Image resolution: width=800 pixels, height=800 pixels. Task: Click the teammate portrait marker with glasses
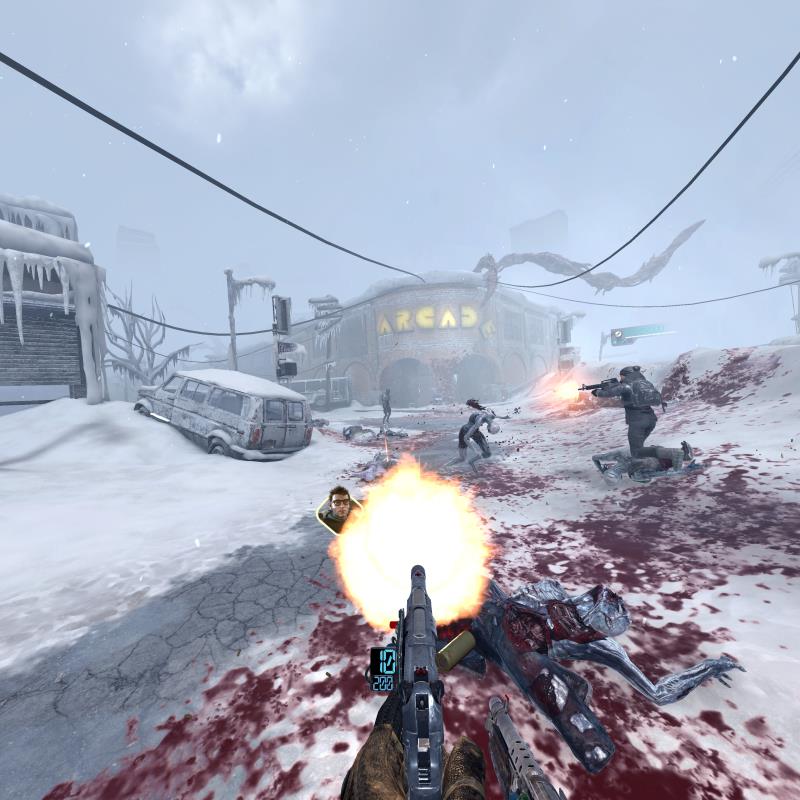(x=338, y=507)
